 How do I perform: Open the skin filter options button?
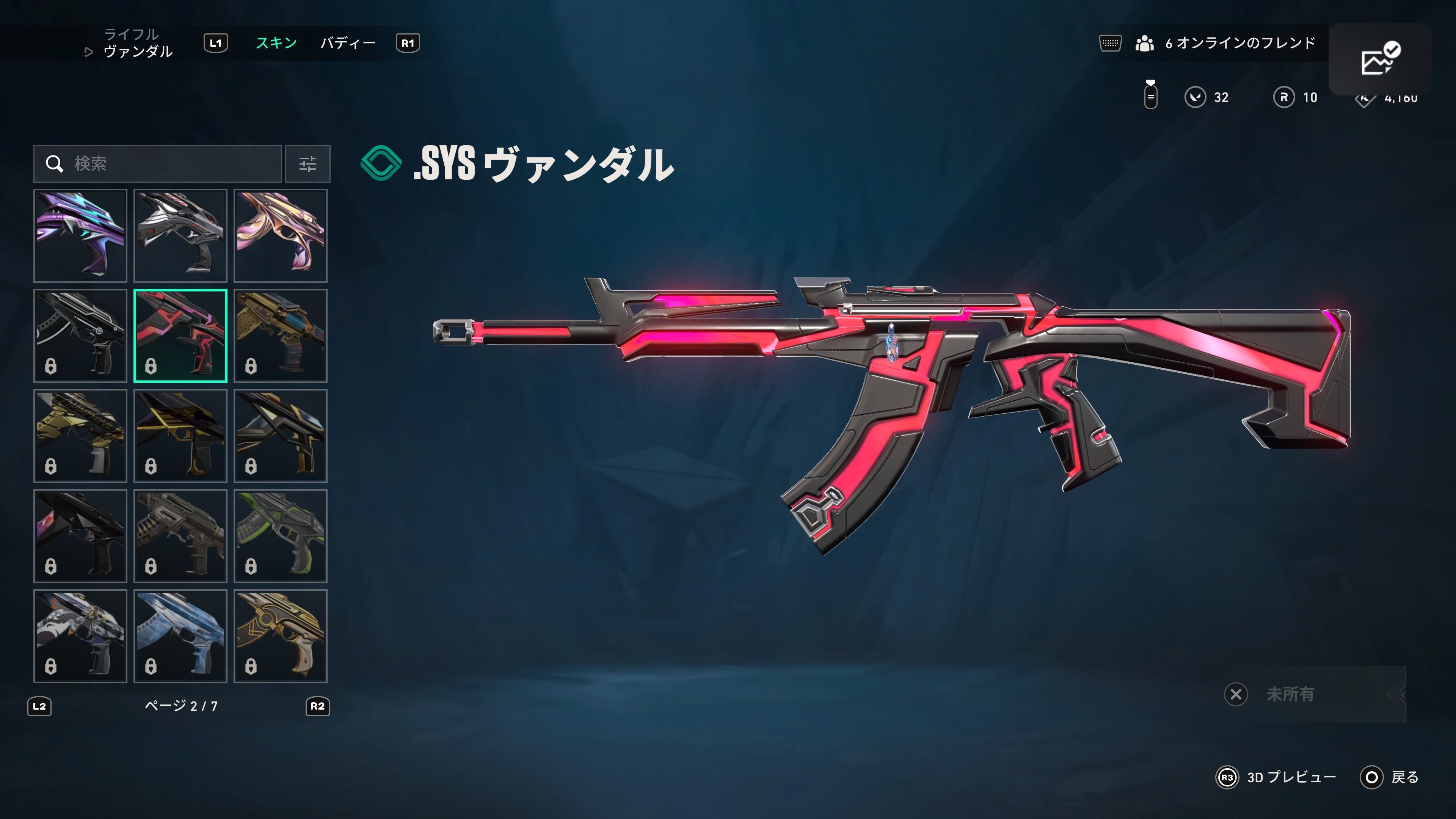point(308,164)
